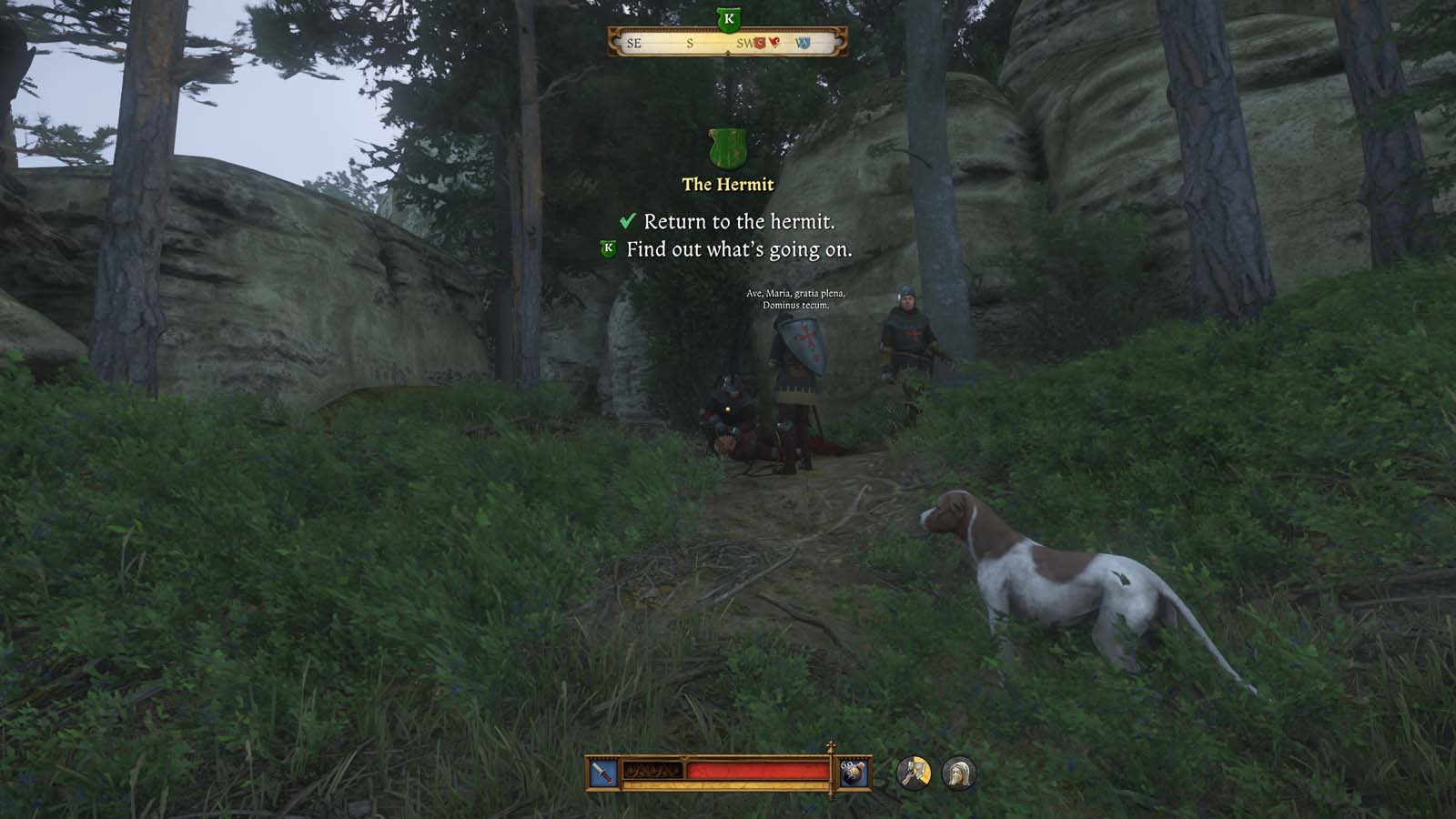Click the red fox marker on the compass
The height and width of the screenshot is (819, 1456).
coord(775,41)
